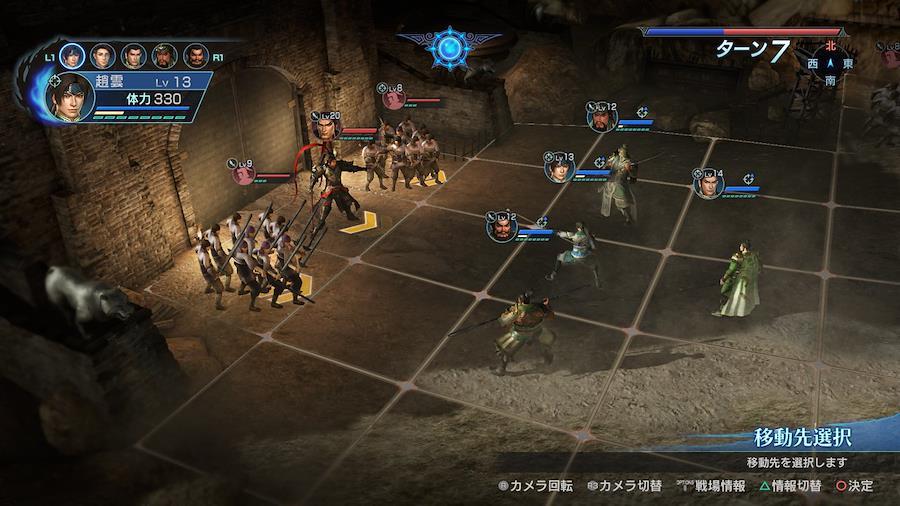Image resolution: width=900 pixels, height=506 pixels.
Task: Pick the mustached officer portrait beside R1
Action: click(x=195, y=56)
